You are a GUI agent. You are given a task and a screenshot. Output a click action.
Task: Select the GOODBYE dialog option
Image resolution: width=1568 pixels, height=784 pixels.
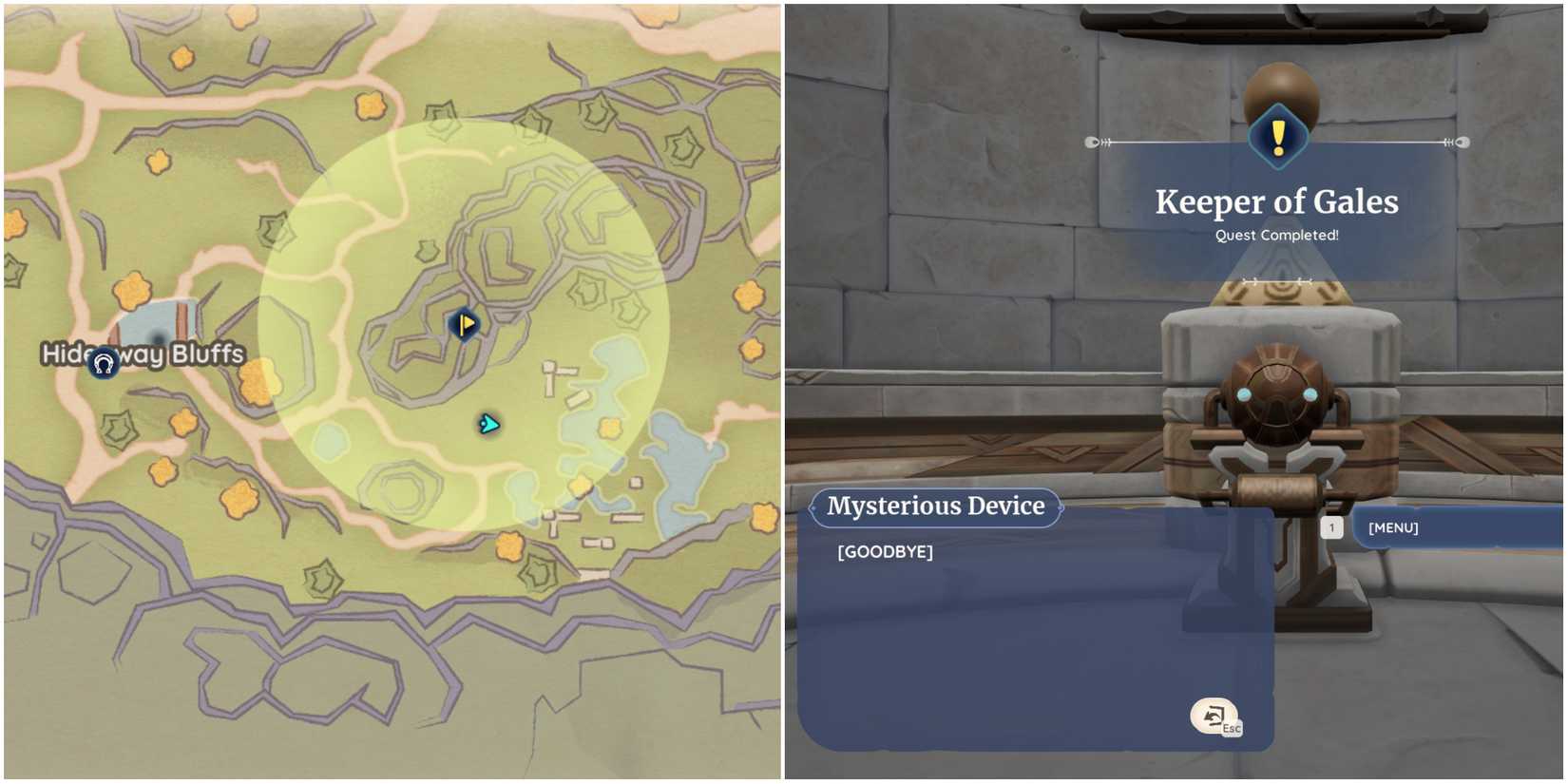[x=885, y=550]
